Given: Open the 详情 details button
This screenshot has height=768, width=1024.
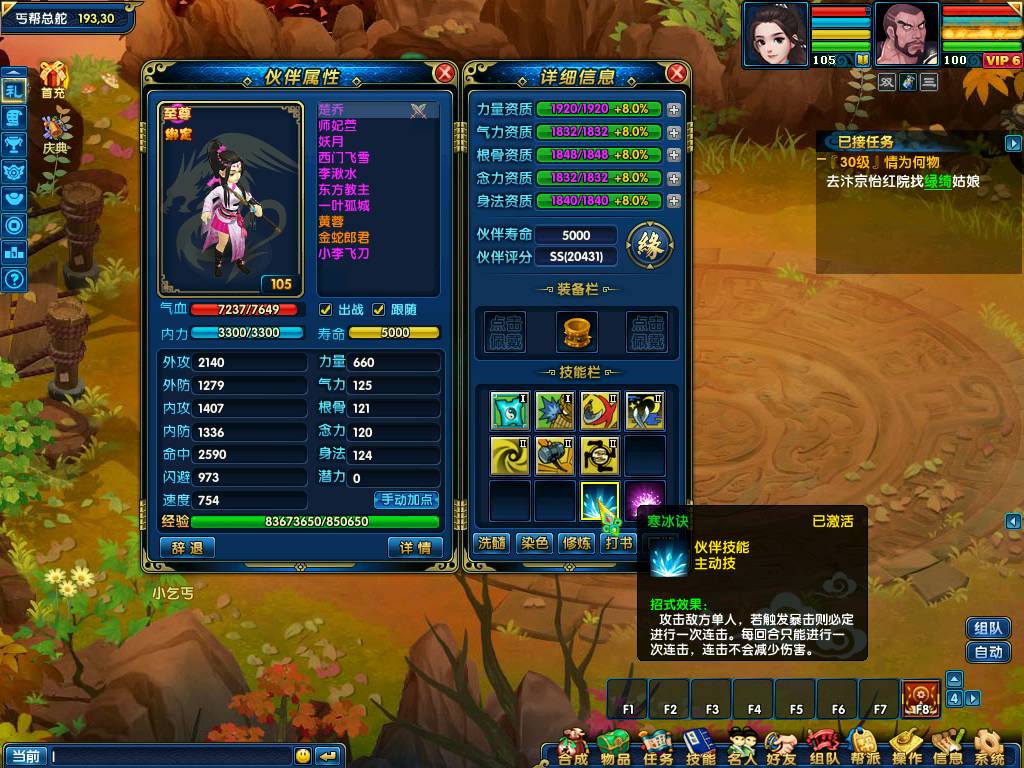Looking at the screenshot, I should pos(415,547).
